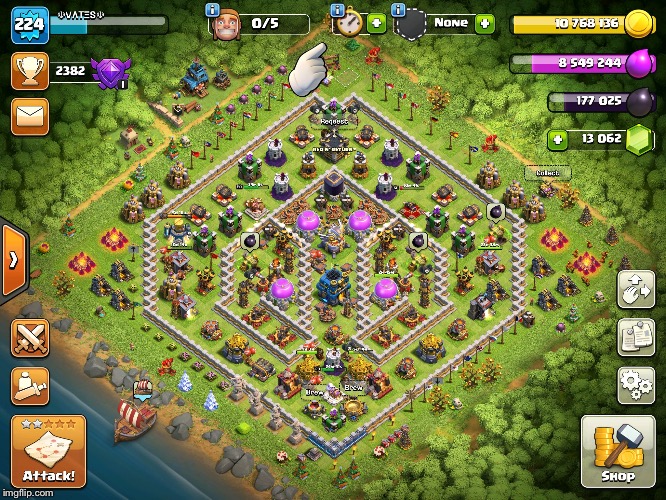Add time with the plus beside the stopwatch
This screenshot has width=666, height=500.
[376, 24]
